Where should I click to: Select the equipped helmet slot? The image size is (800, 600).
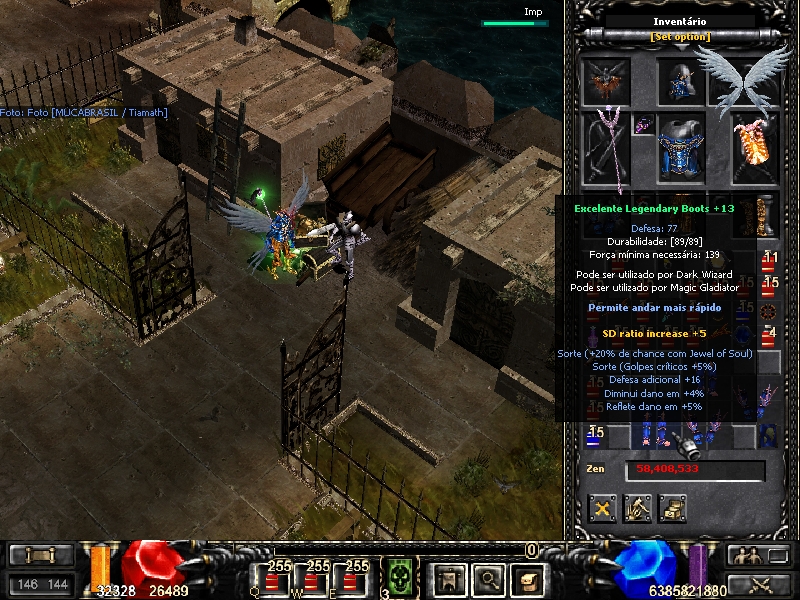(681, 82)
